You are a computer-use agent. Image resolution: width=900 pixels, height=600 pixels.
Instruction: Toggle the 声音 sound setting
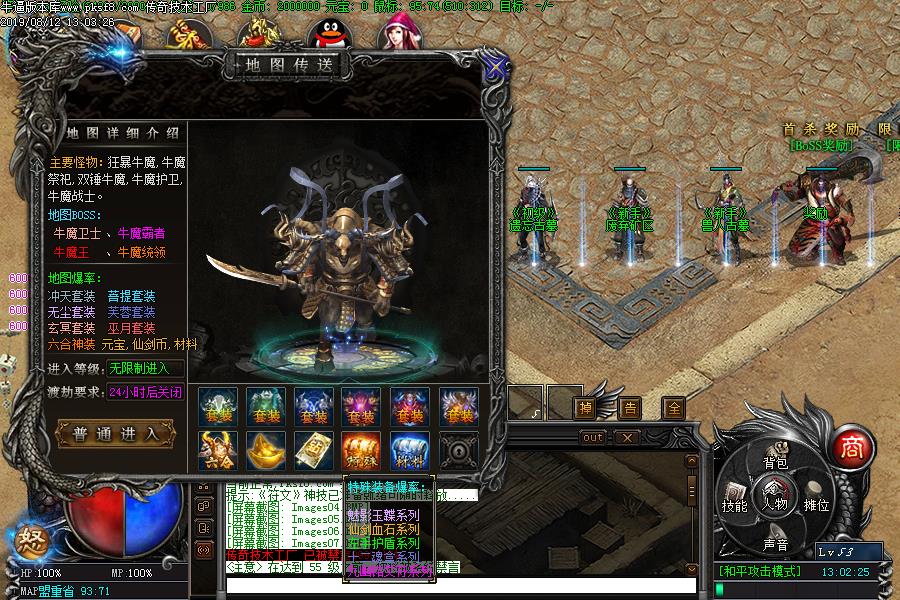pyautogui.click(x=775, y=544)
